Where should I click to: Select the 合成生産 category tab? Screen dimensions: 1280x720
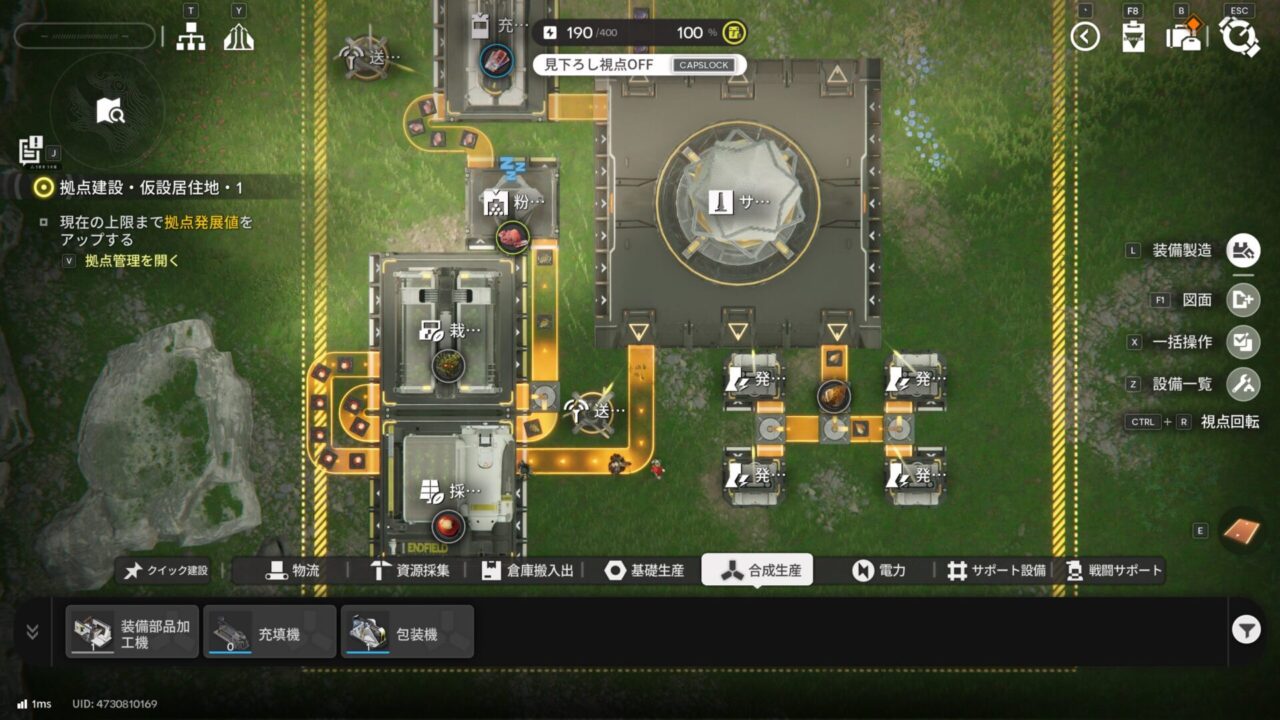757,570
